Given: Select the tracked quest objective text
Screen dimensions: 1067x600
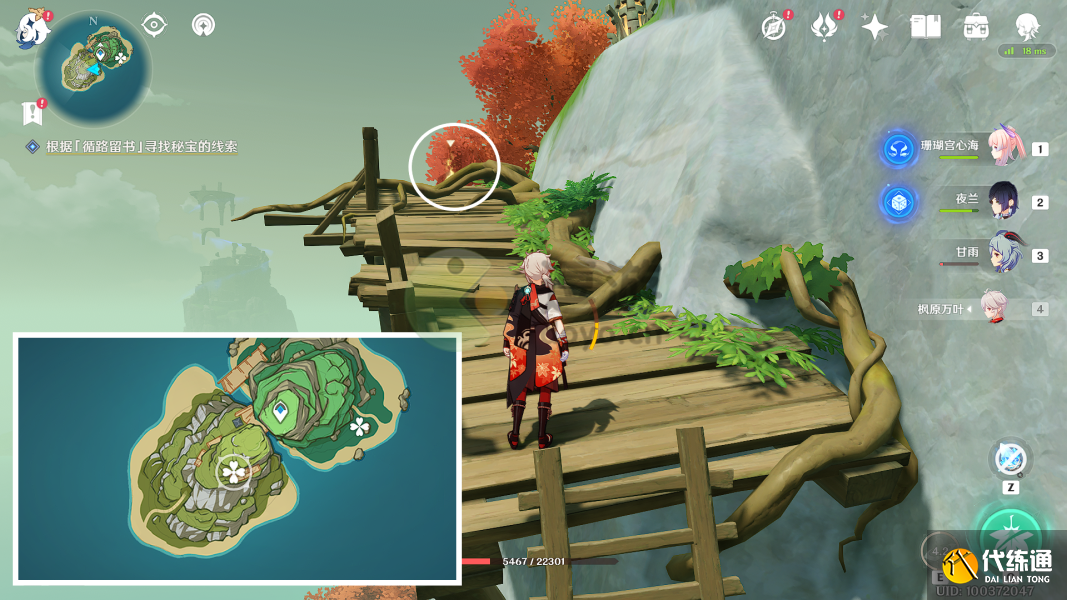Looking at the screenshot, I should [141, 147].
